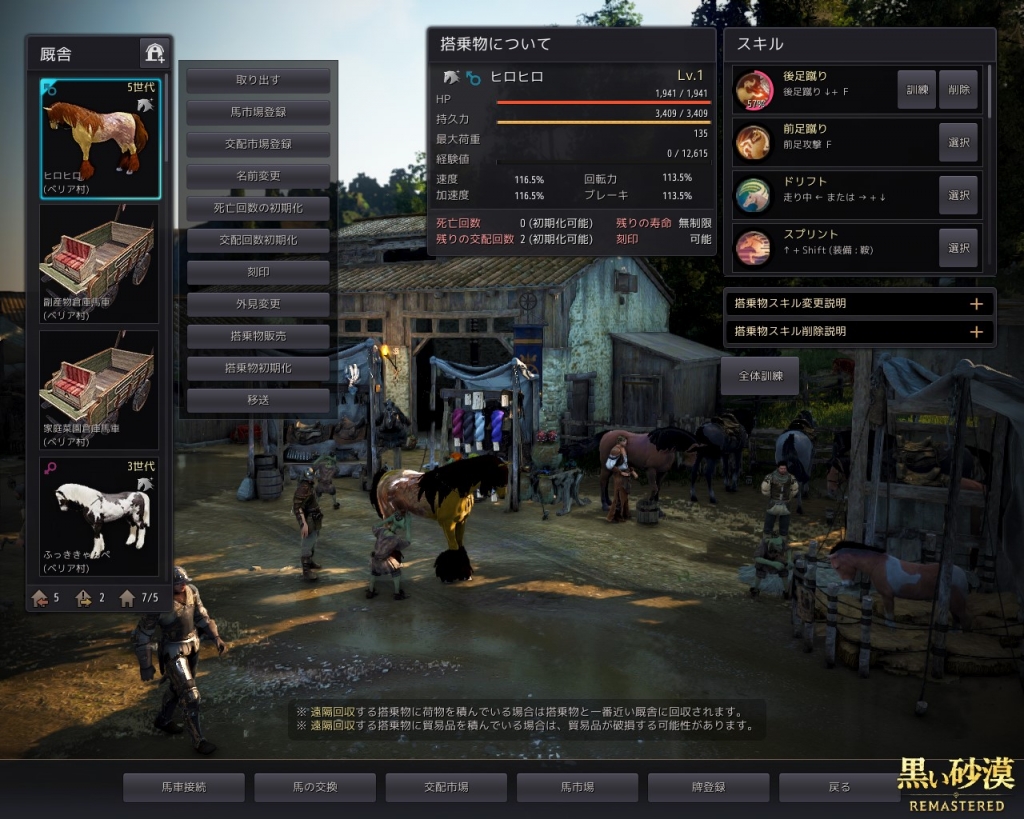Train the 後足蹴り skill with 訓練

(916, 90)
